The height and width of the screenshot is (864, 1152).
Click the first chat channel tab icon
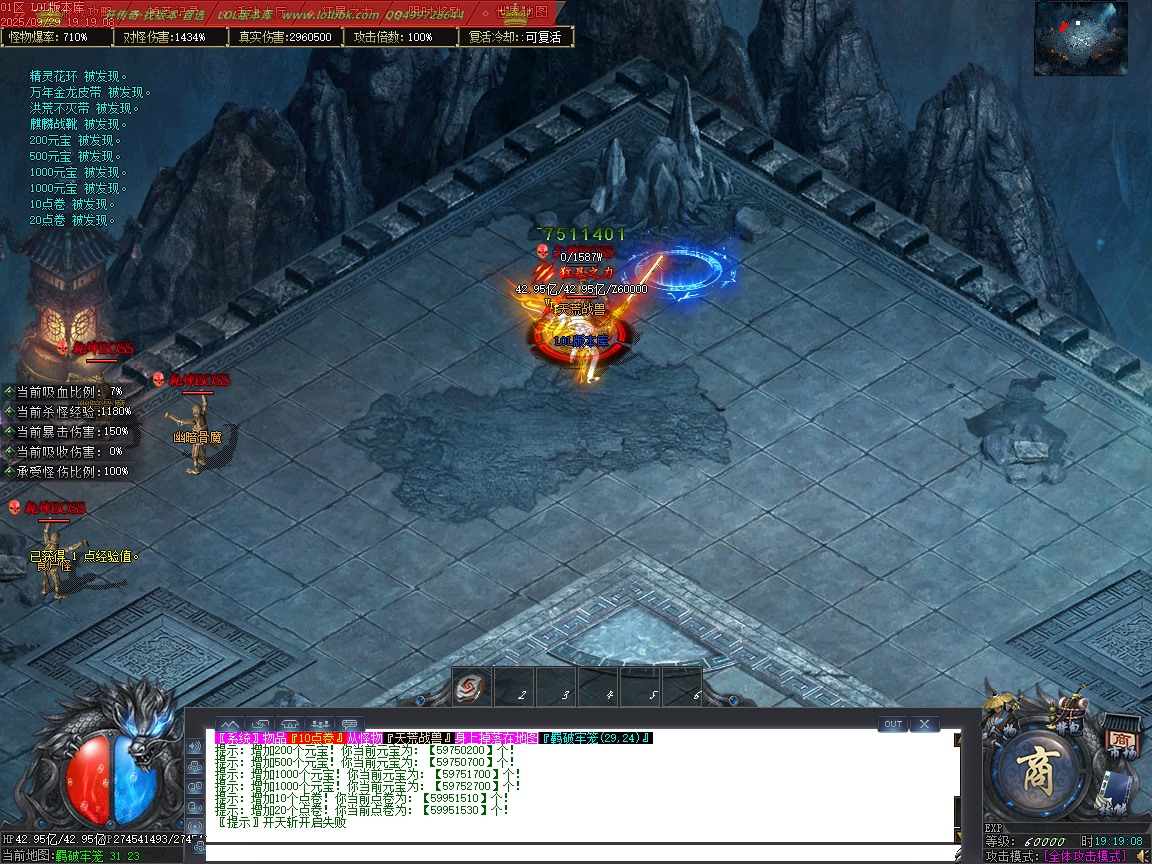pos(229,724)
